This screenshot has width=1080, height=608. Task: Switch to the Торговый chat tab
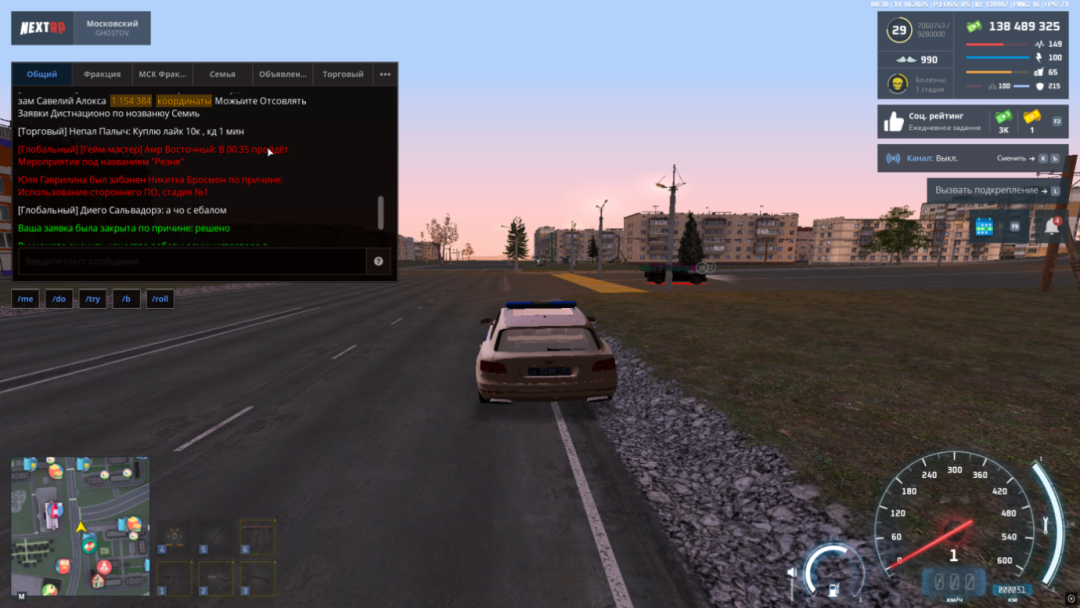tap(343, 74)
